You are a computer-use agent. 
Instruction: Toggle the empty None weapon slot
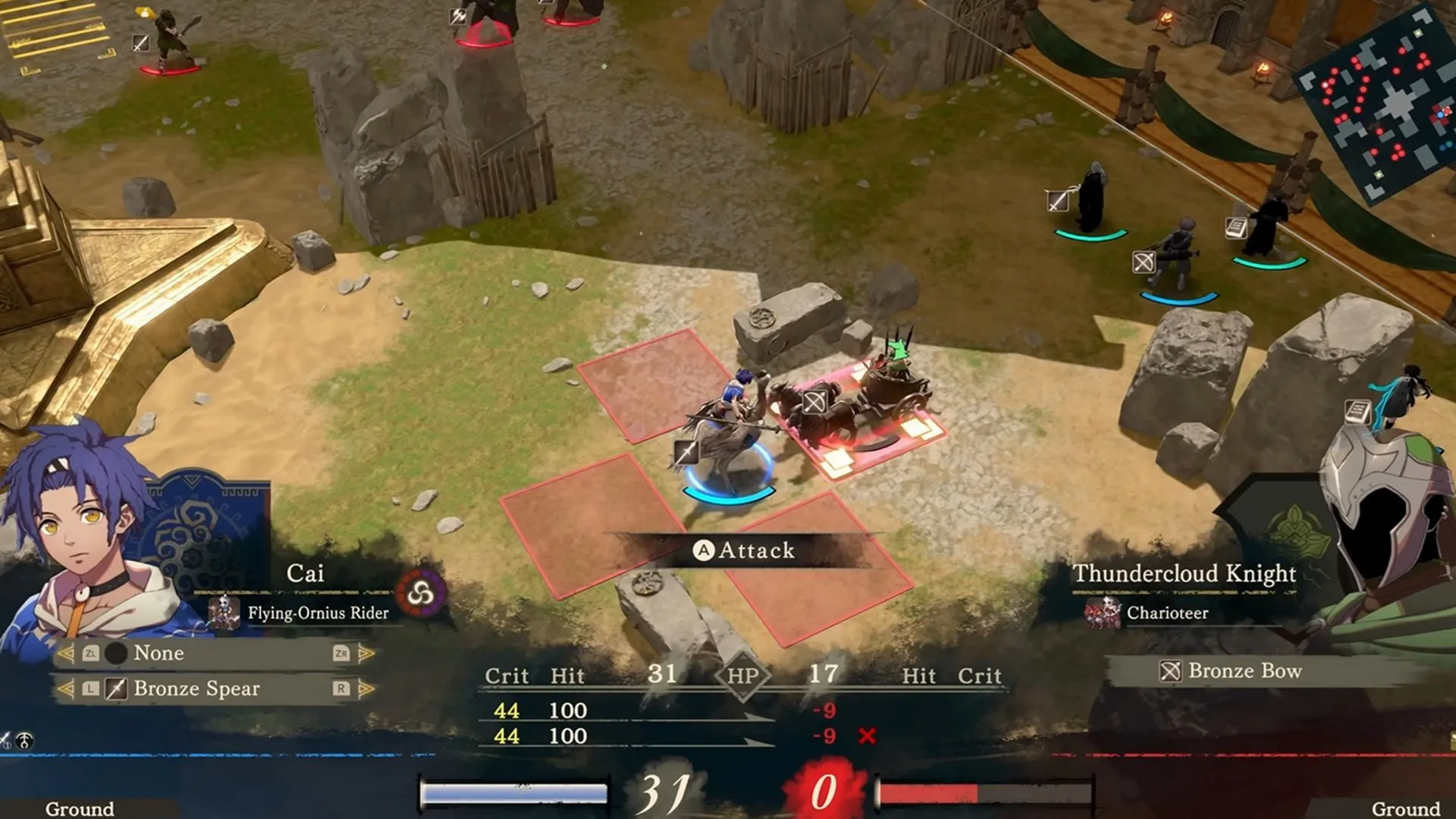coord(116,653)
